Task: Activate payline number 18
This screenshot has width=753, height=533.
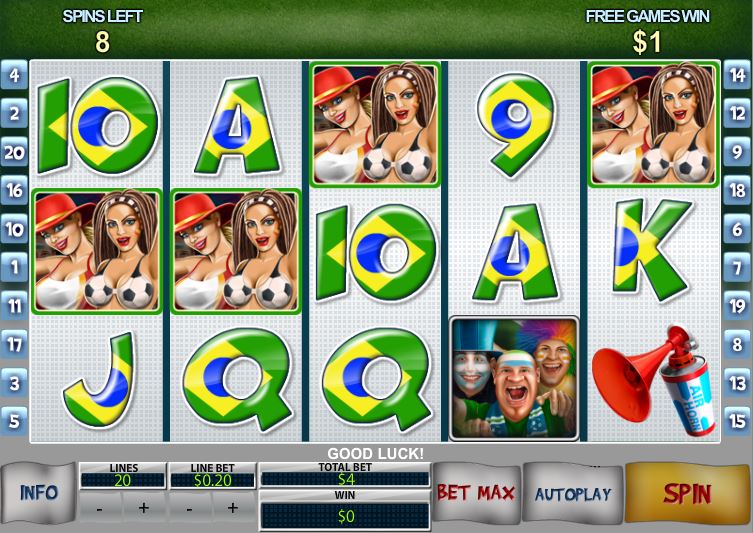Action: tap(737, 190)
